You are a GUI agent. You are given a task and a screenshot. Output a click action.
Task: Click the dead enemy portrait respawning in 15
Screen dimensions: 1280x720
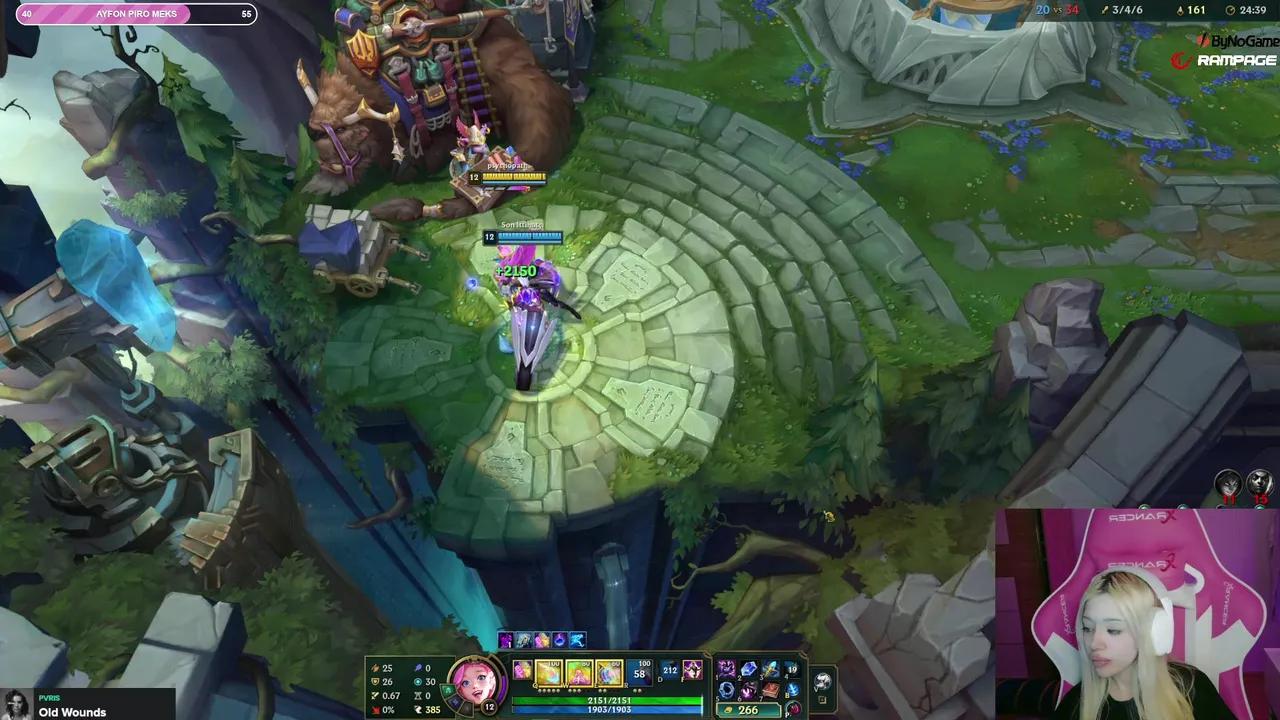pos(1260,483)
